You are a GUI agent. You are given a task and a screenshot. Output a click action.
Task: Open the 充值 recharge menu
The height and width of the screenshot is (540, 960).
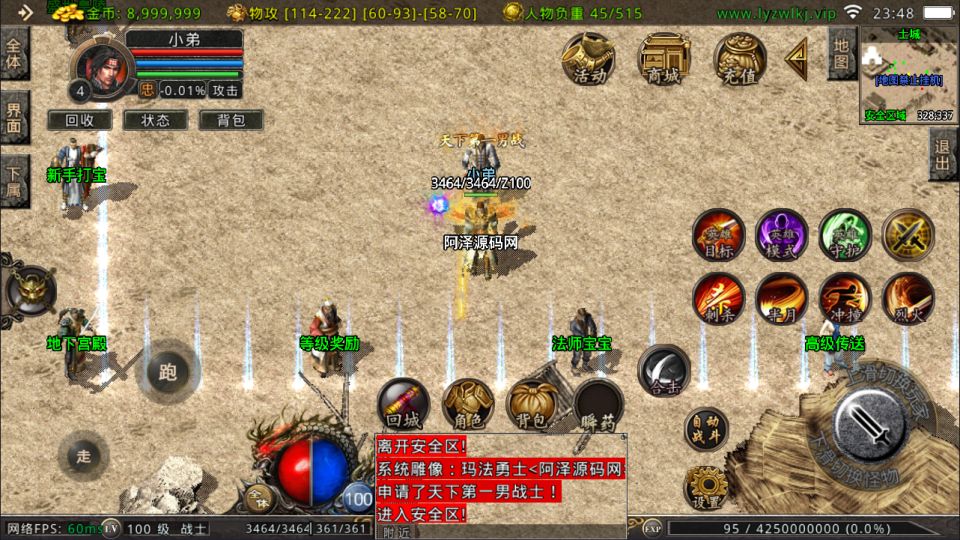(x=739, y=58)
